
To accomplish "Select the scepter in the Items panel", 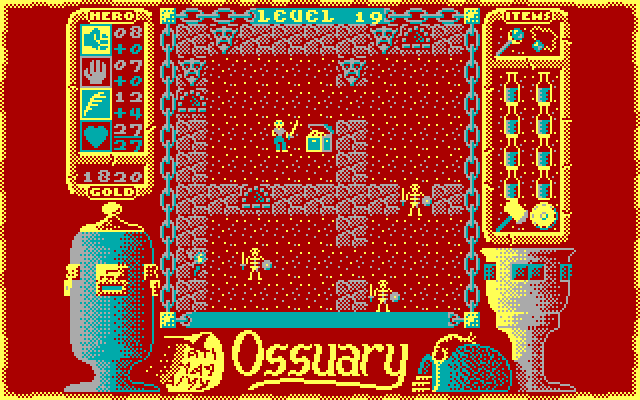I will [x=509, y=44].
